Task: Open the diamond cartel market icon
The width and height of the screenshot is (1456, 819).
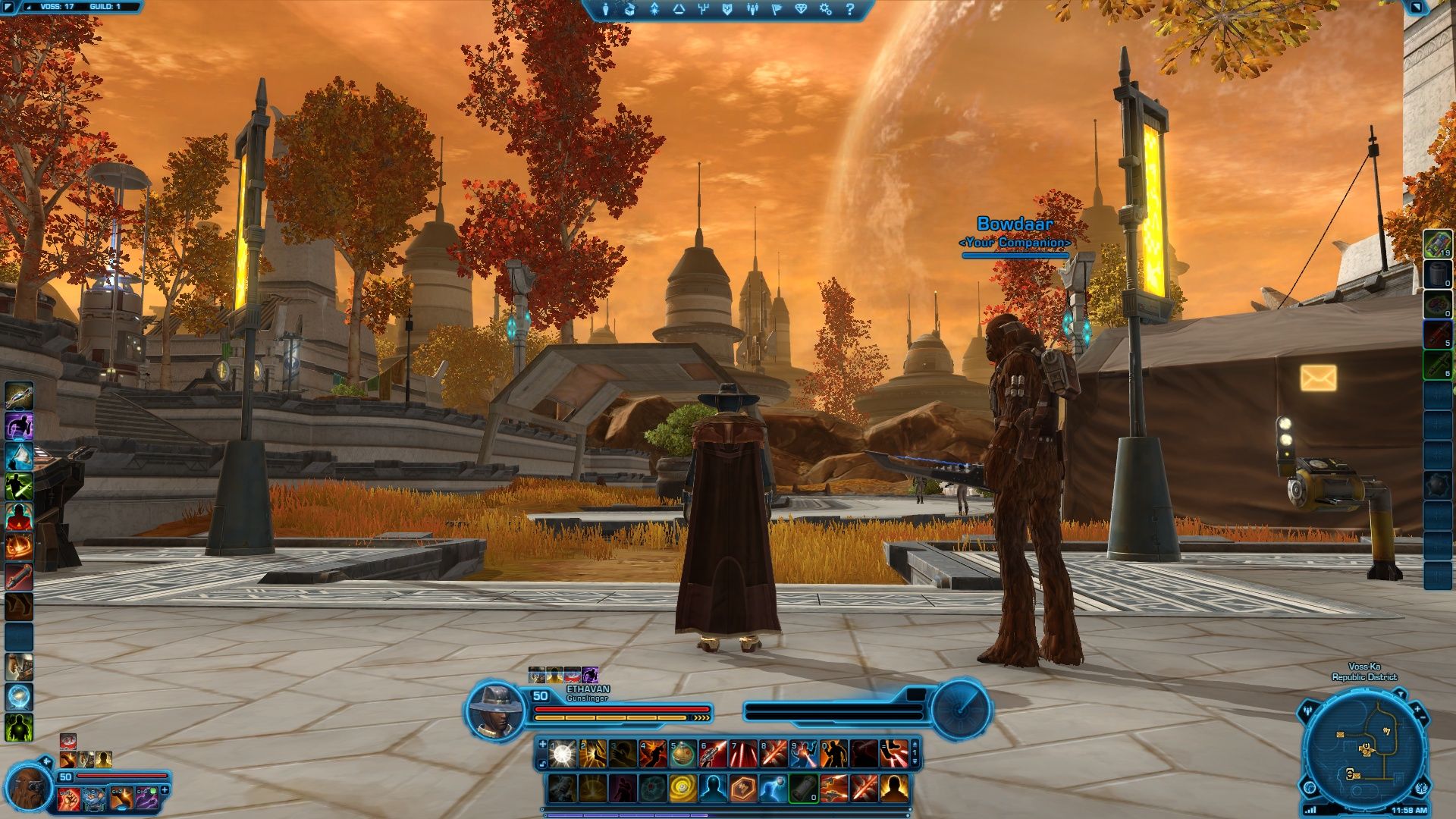Action: click(802, 9)
